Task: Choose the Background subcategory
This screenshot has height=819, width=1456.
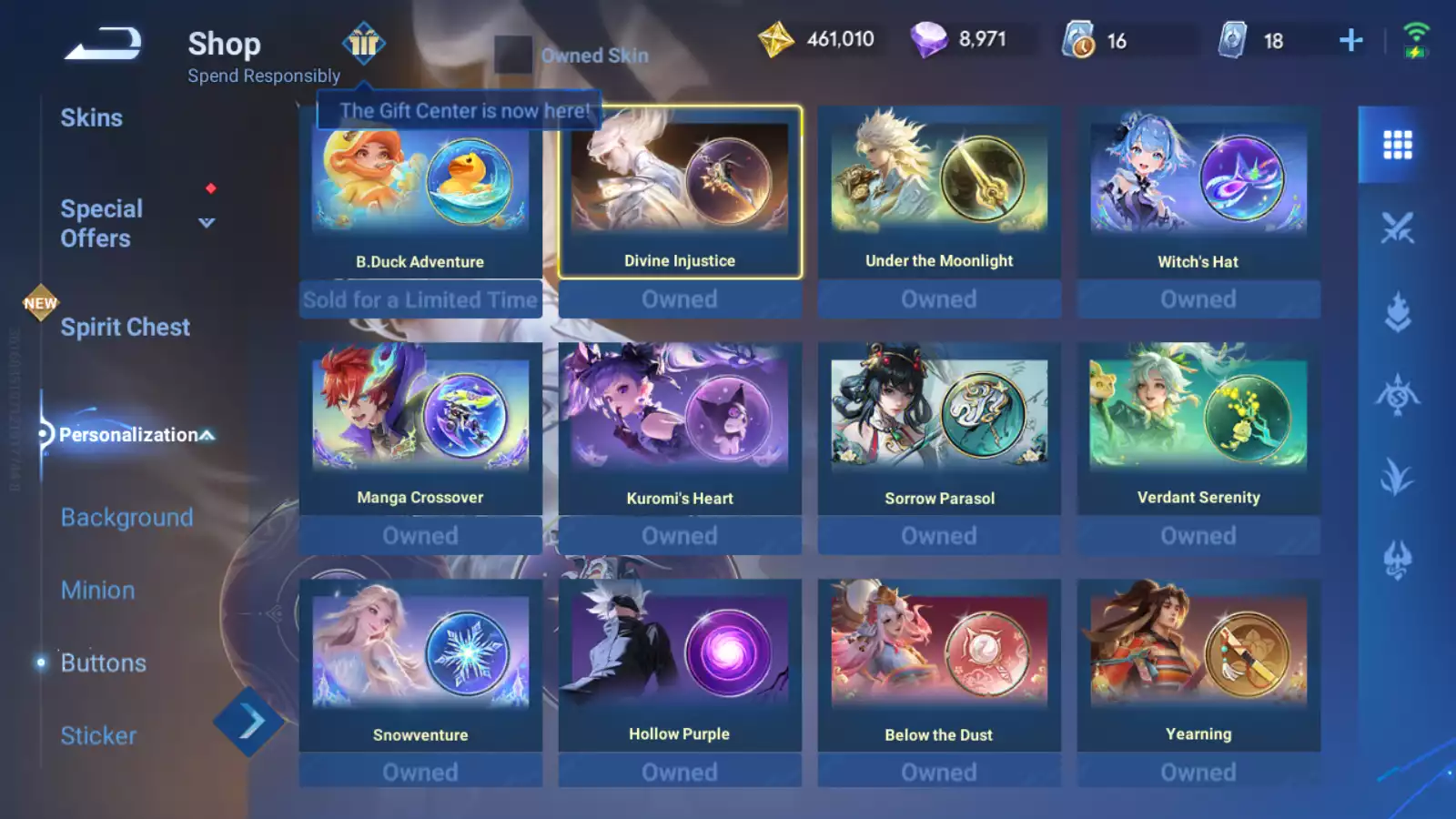Action: point(126,518)
